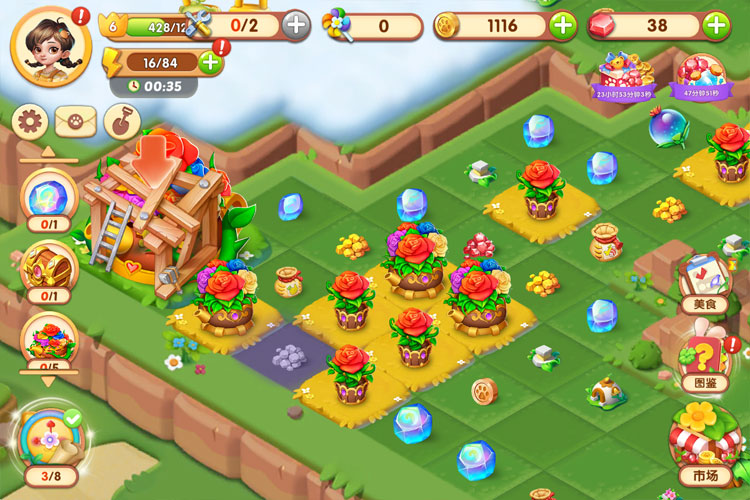Add red gems with the plus button
Viewport: 750px width, 500px height.
click(x=716, y=26)
